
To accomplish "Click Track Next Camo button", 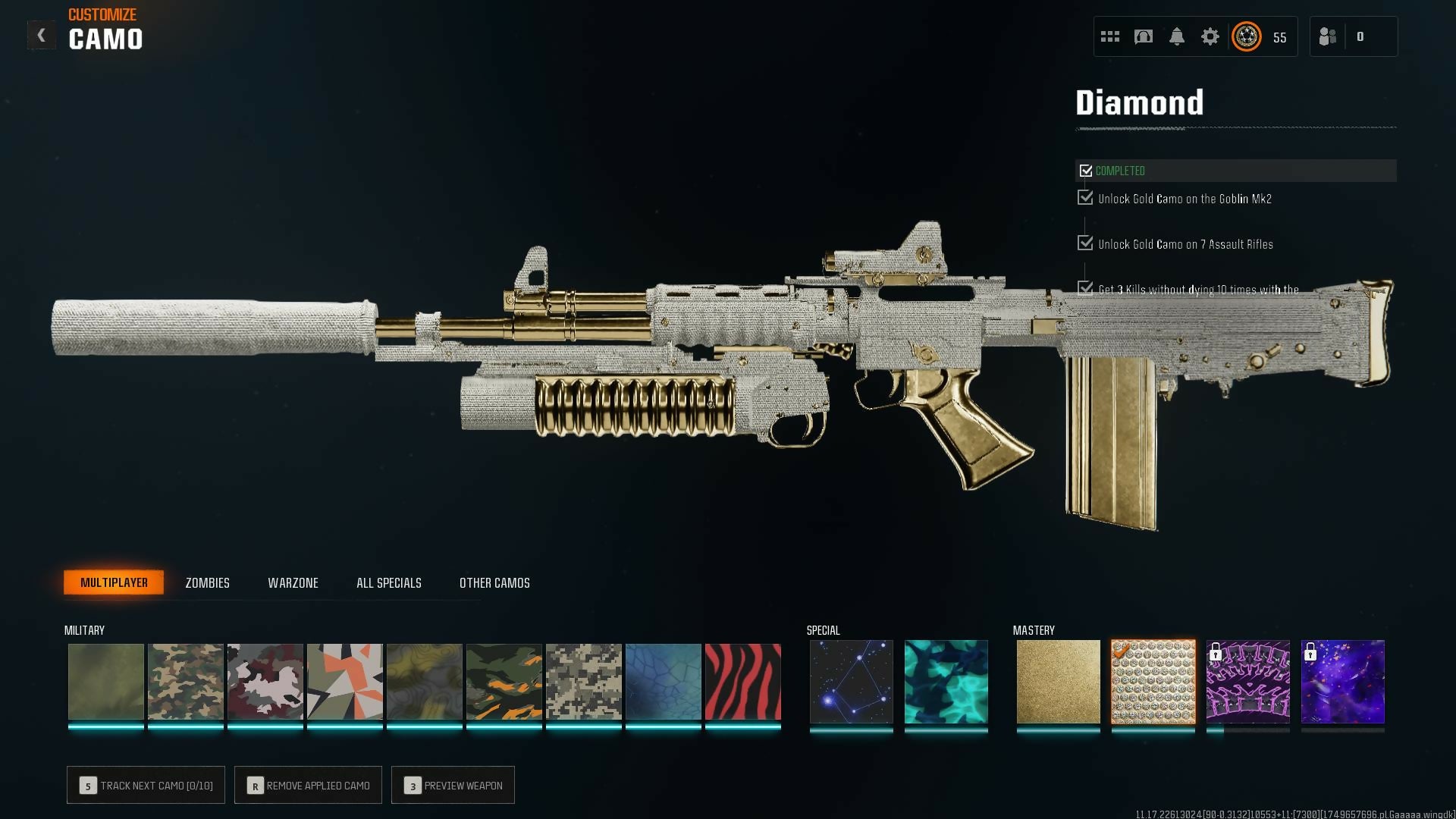I will [x=146, y=786].
